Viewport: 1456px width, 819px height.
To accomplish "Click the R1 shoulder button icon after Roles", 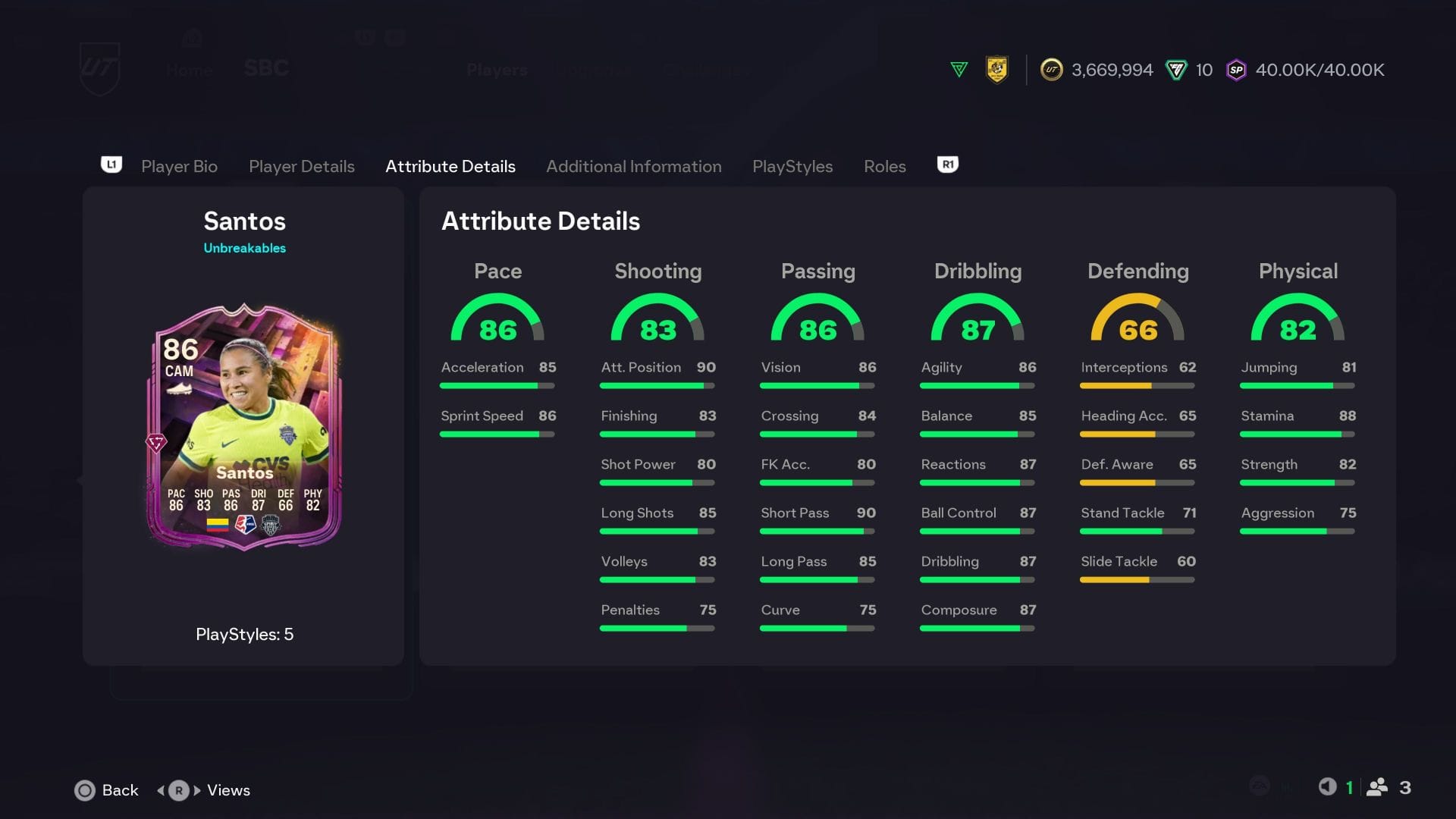I will click(x=946, y=165).
